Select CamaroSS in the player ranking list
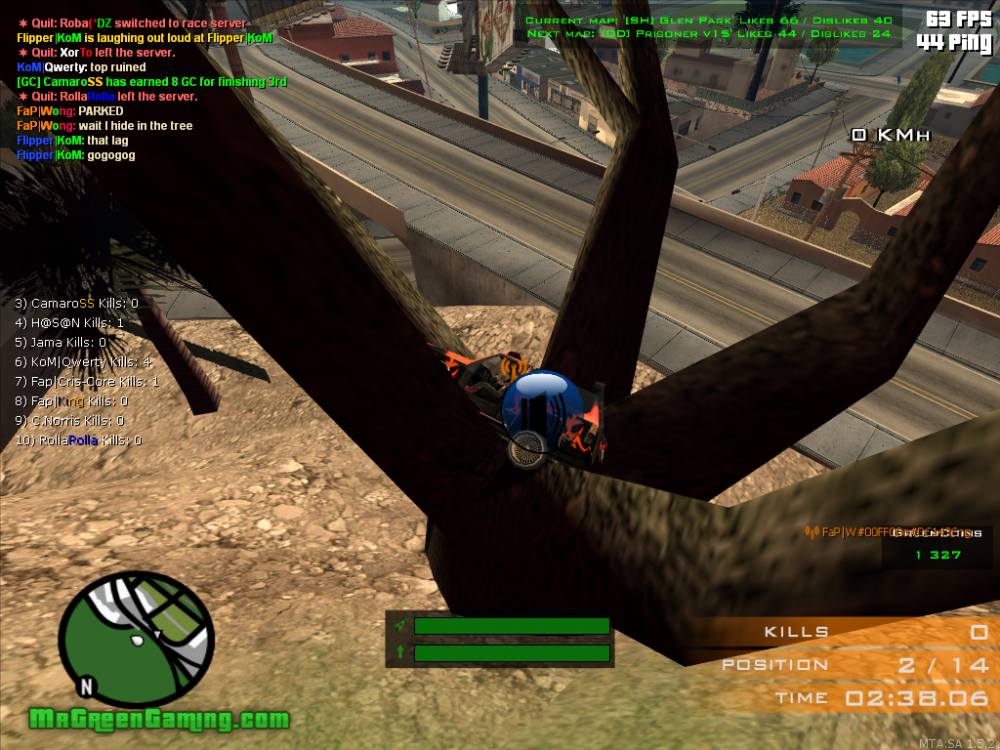1000x750 pixels. pyautogui.click(x=76, y=303)
